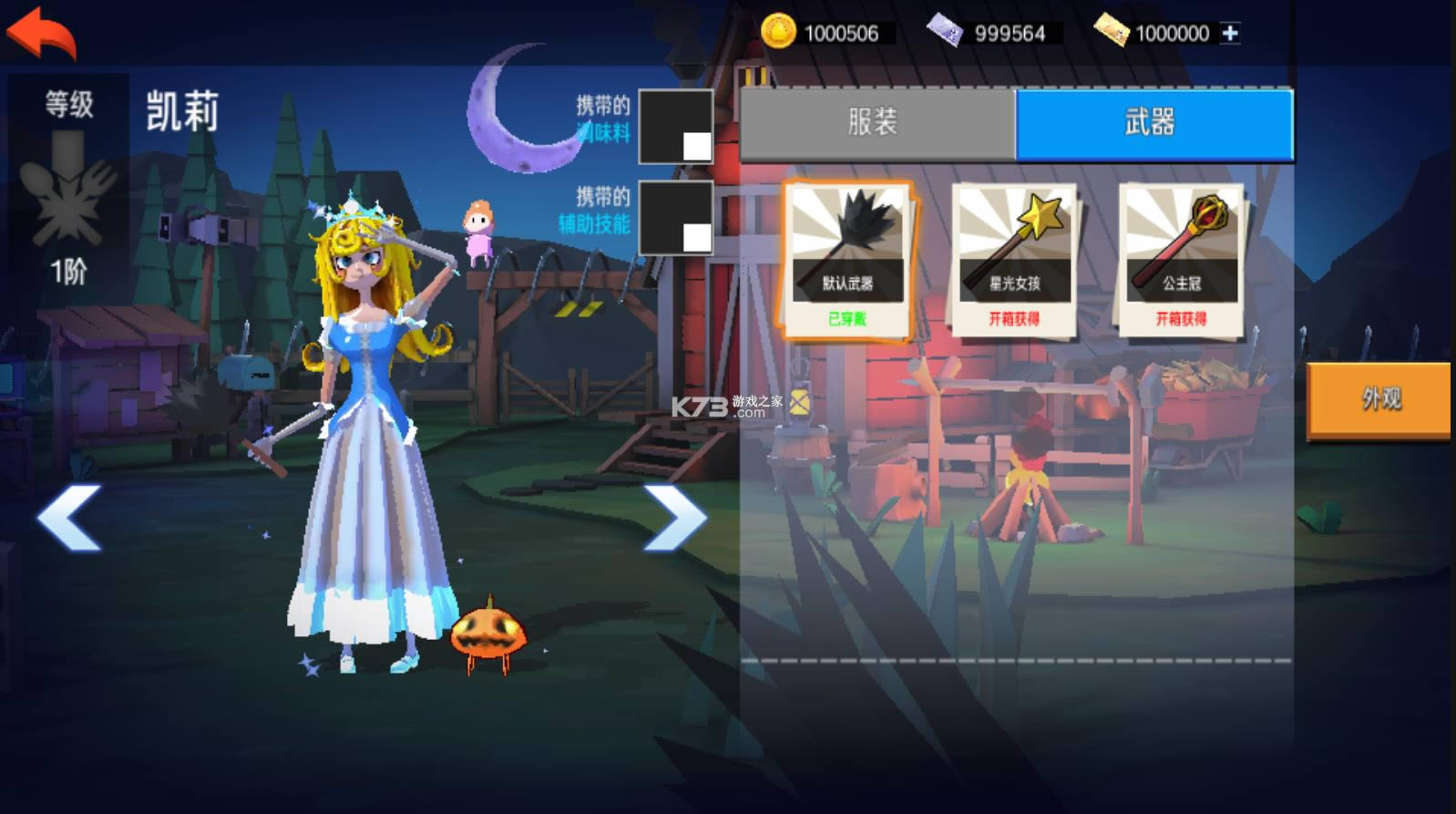Switch to the 服装 costume tab
The image size is (1456, 814).
click(x=875, y=124)
